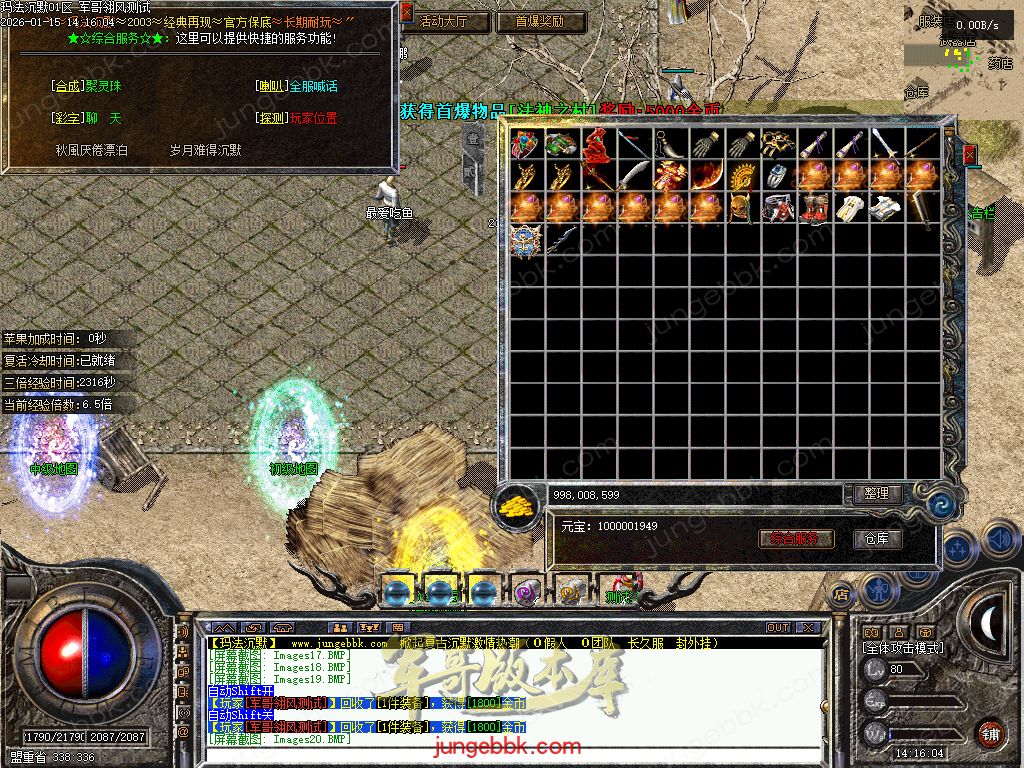1024x768 pixels.
Task: Open the 店 shop button
Action: tap(840, 595)
